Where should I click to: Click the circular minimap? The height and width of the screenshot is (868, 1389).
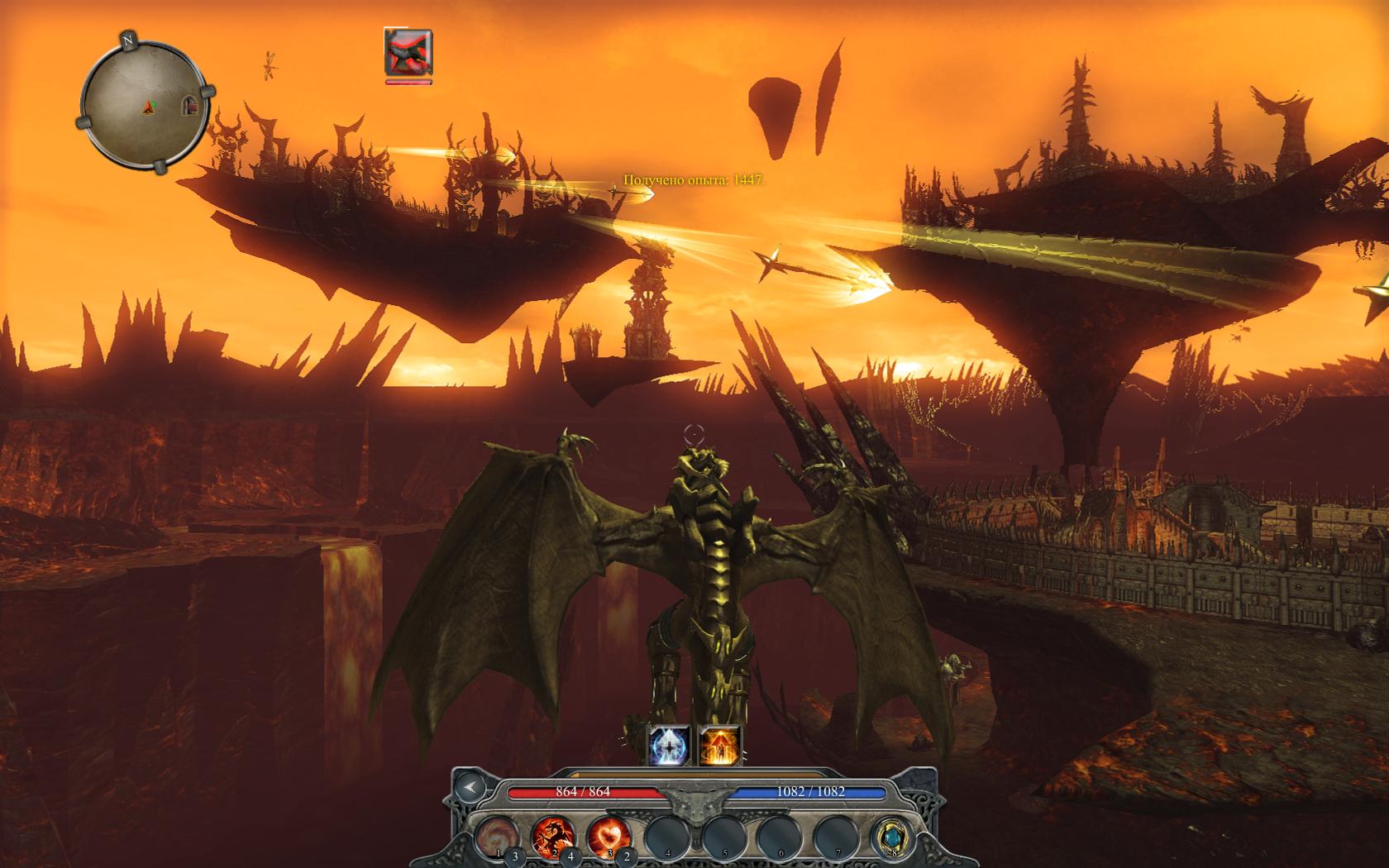coord(145,103)
